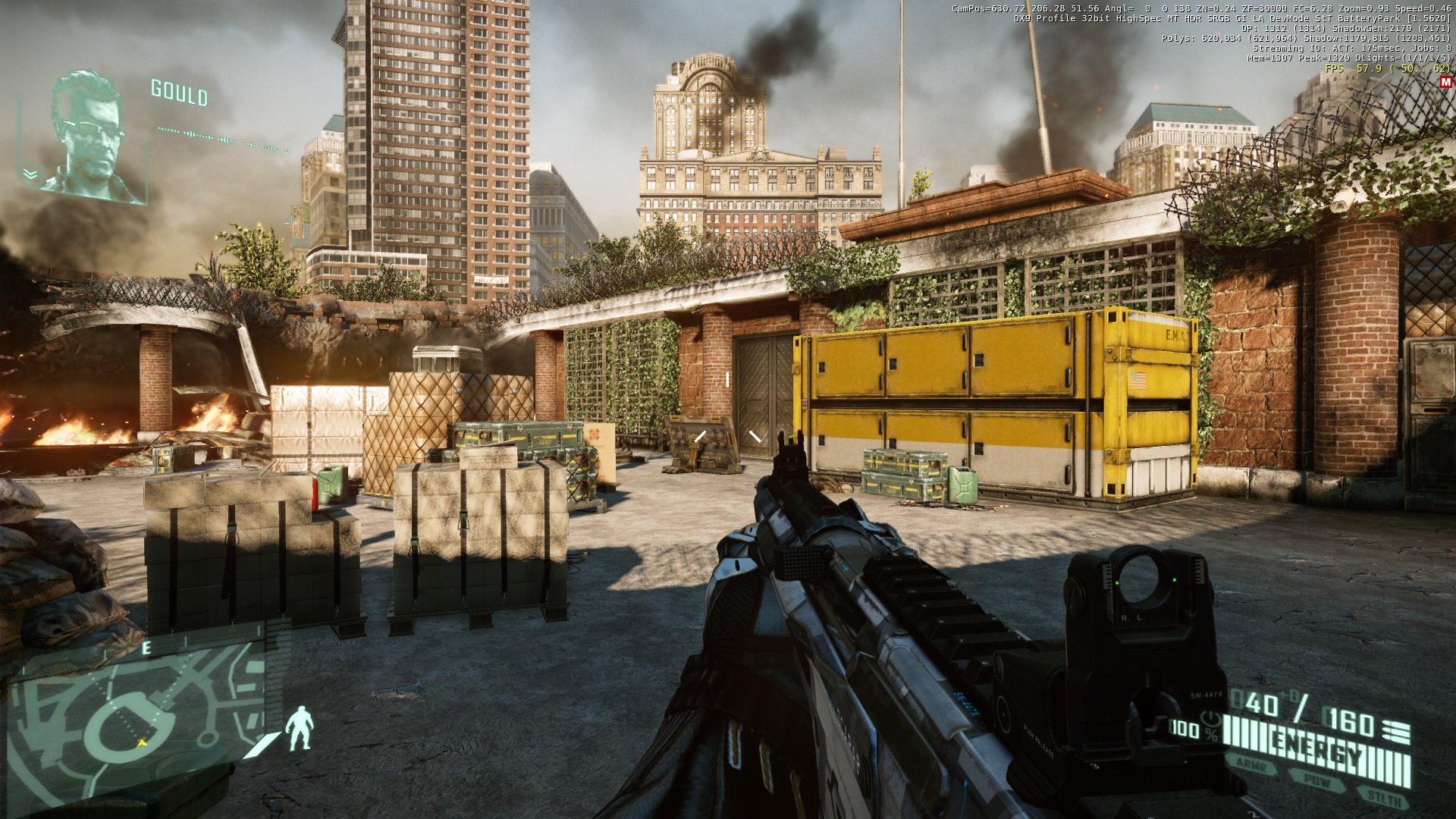Activate the ARMOR suit mode
The height and width of the screenshot is (819, 1456).
1252,767
